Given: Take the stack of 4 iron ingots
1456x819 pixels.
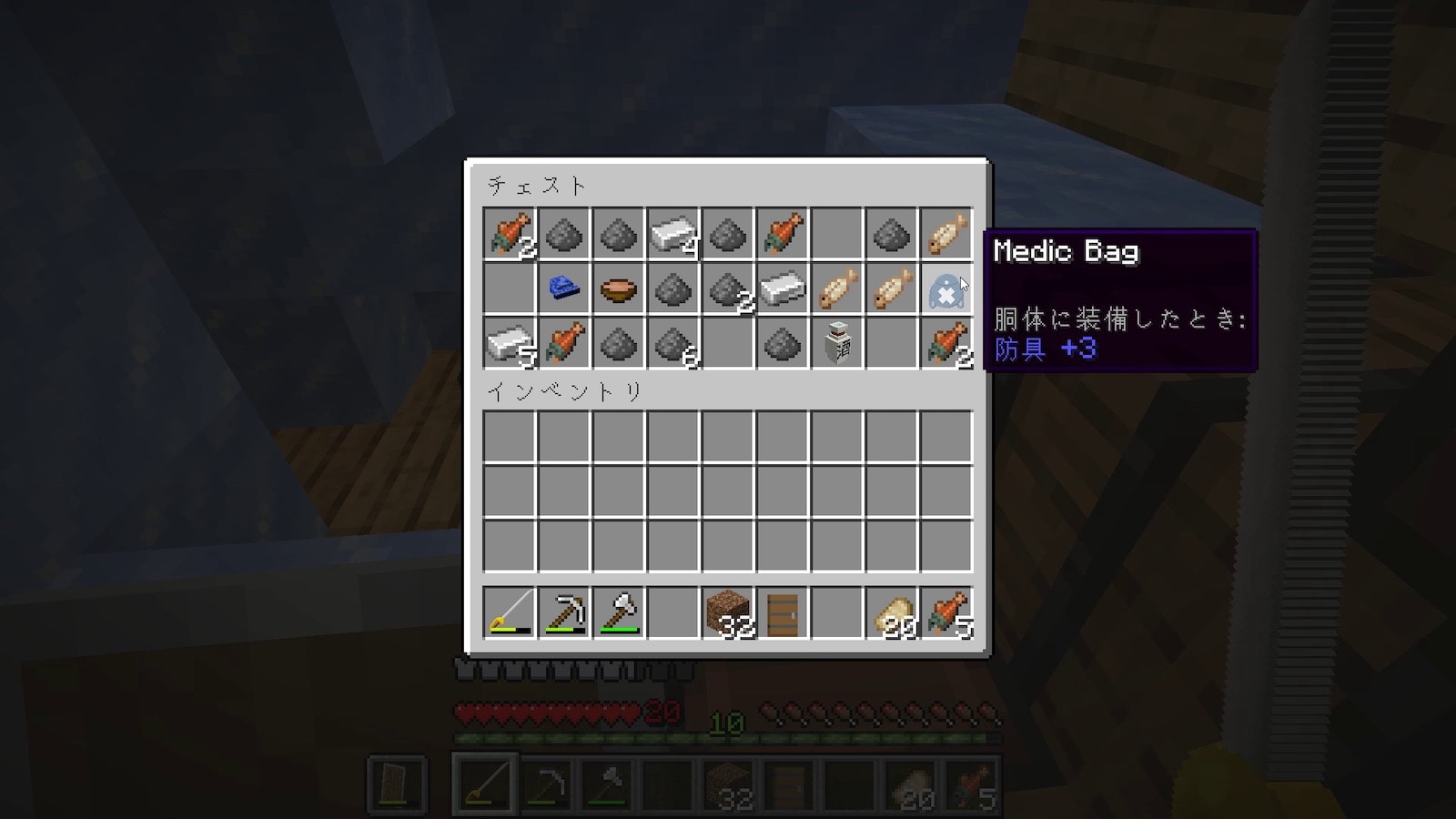Looking at the screenshot, I should 672,236.
